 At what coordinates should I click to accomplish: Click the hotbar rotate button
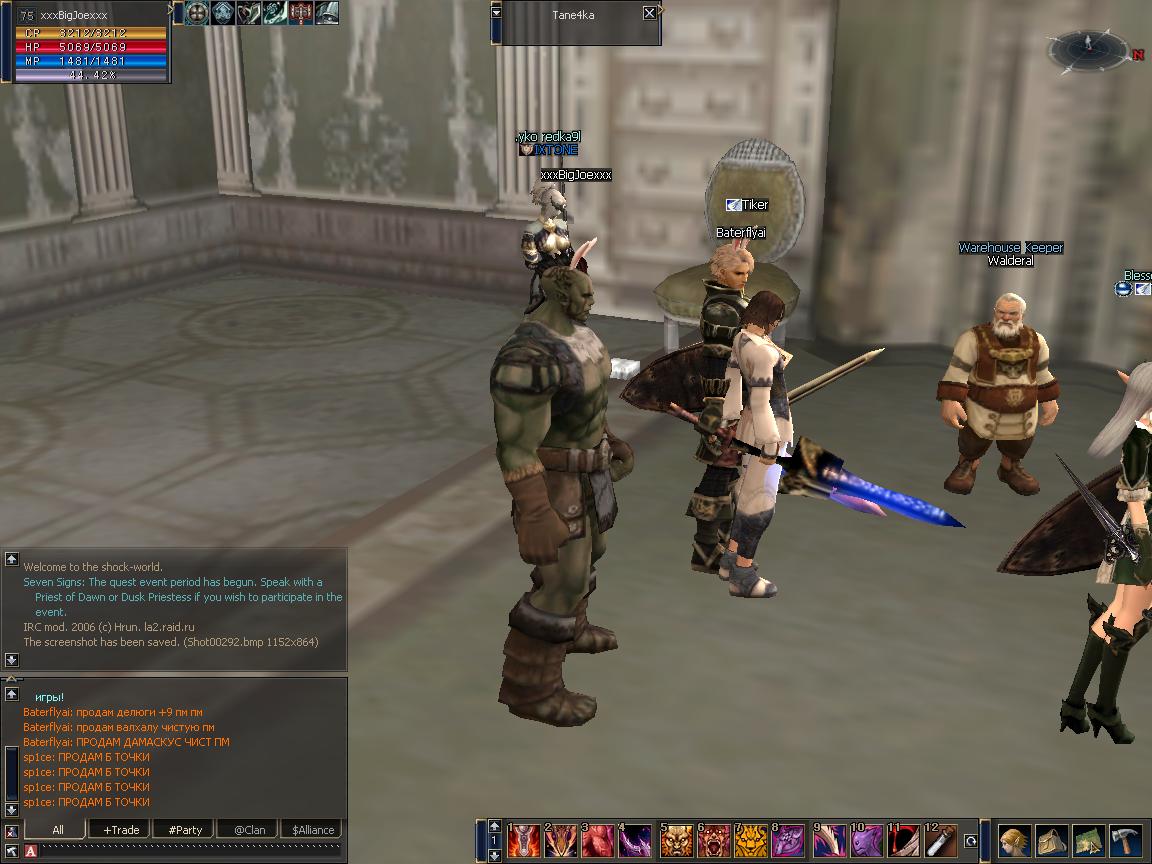point(970,842)
